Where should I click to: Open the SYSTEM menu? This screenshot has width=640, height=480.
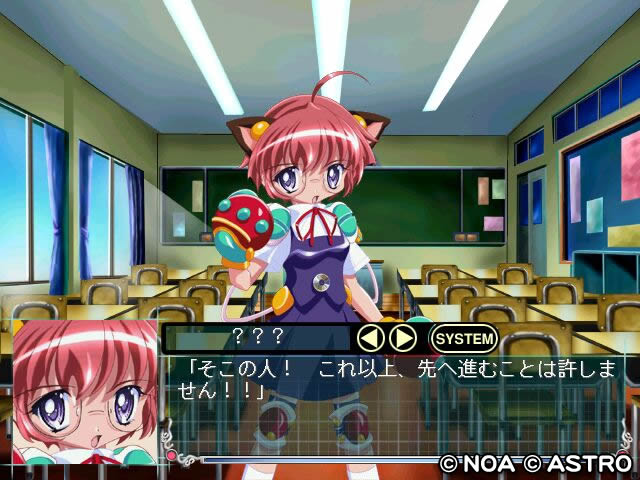point(463,337)
